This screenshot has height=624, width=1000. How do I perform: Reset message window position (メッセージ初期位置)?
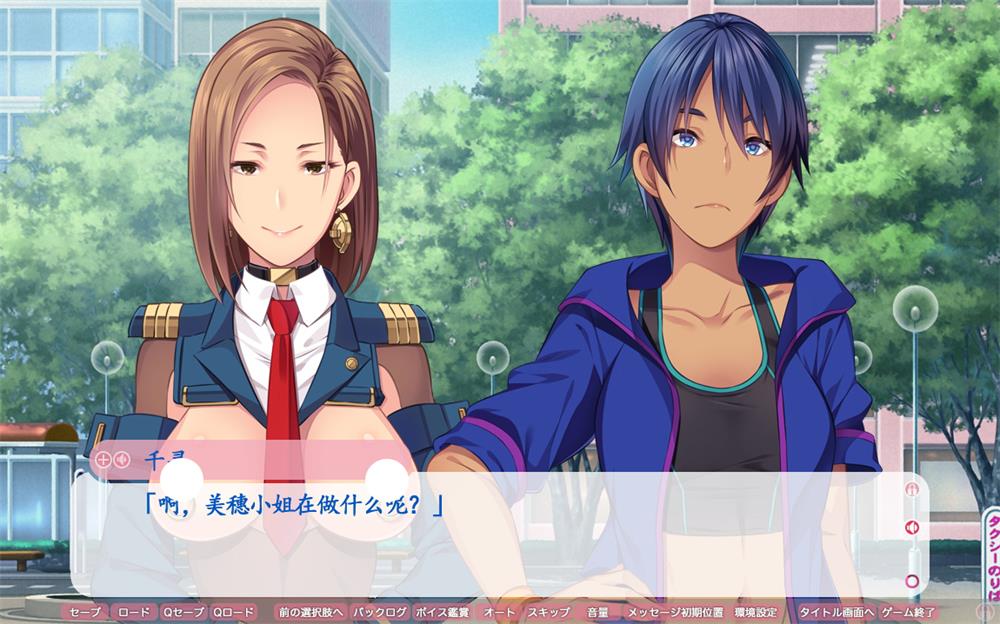coord(675,611)
